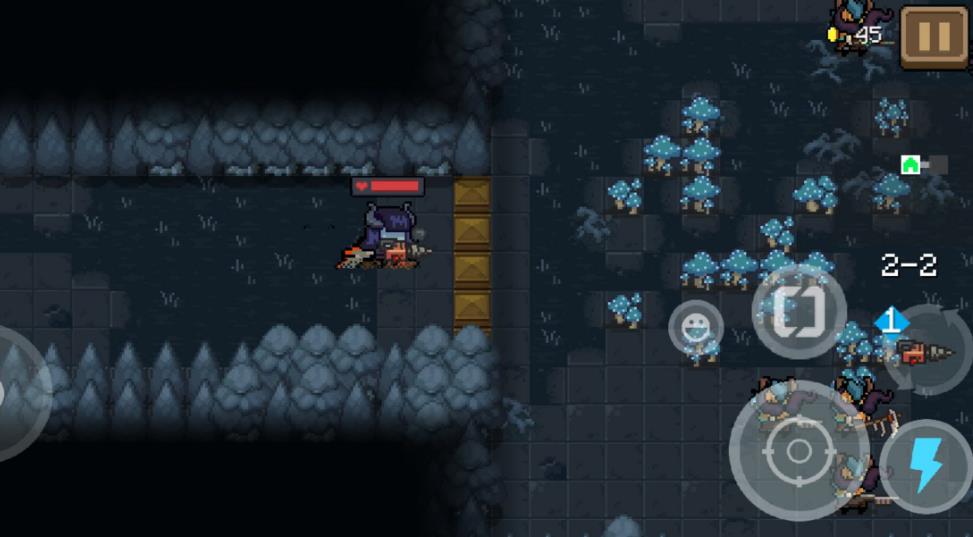Pause the game

[933, 38]
